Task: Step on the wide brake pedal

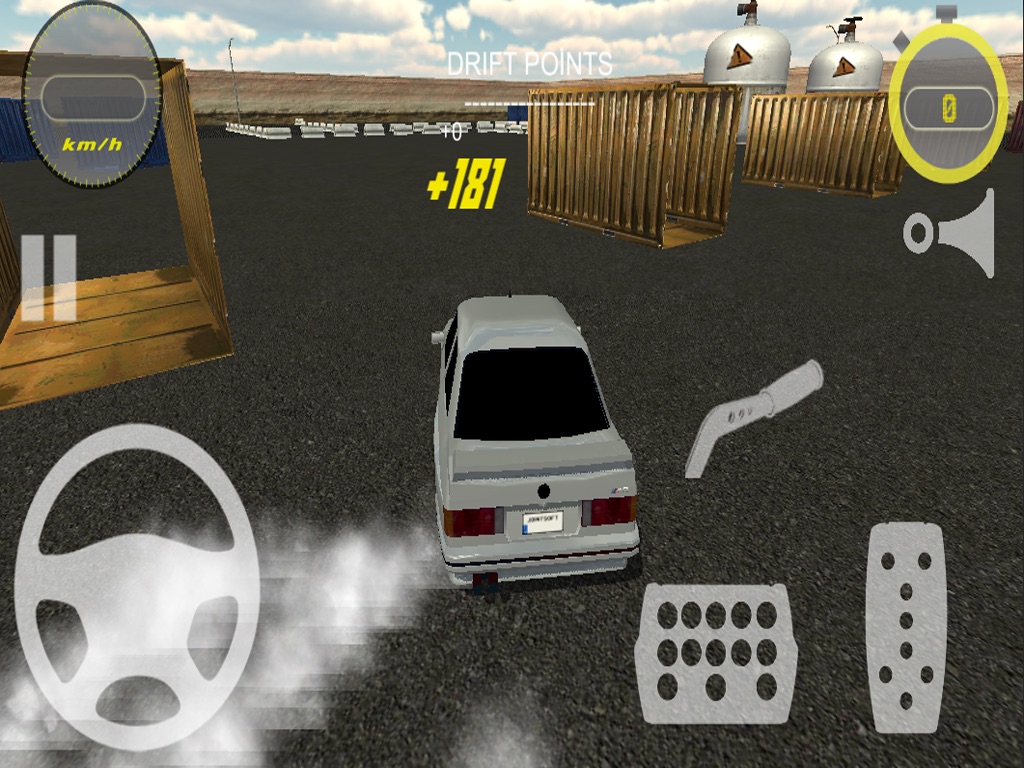Action: tap(716, 653)
